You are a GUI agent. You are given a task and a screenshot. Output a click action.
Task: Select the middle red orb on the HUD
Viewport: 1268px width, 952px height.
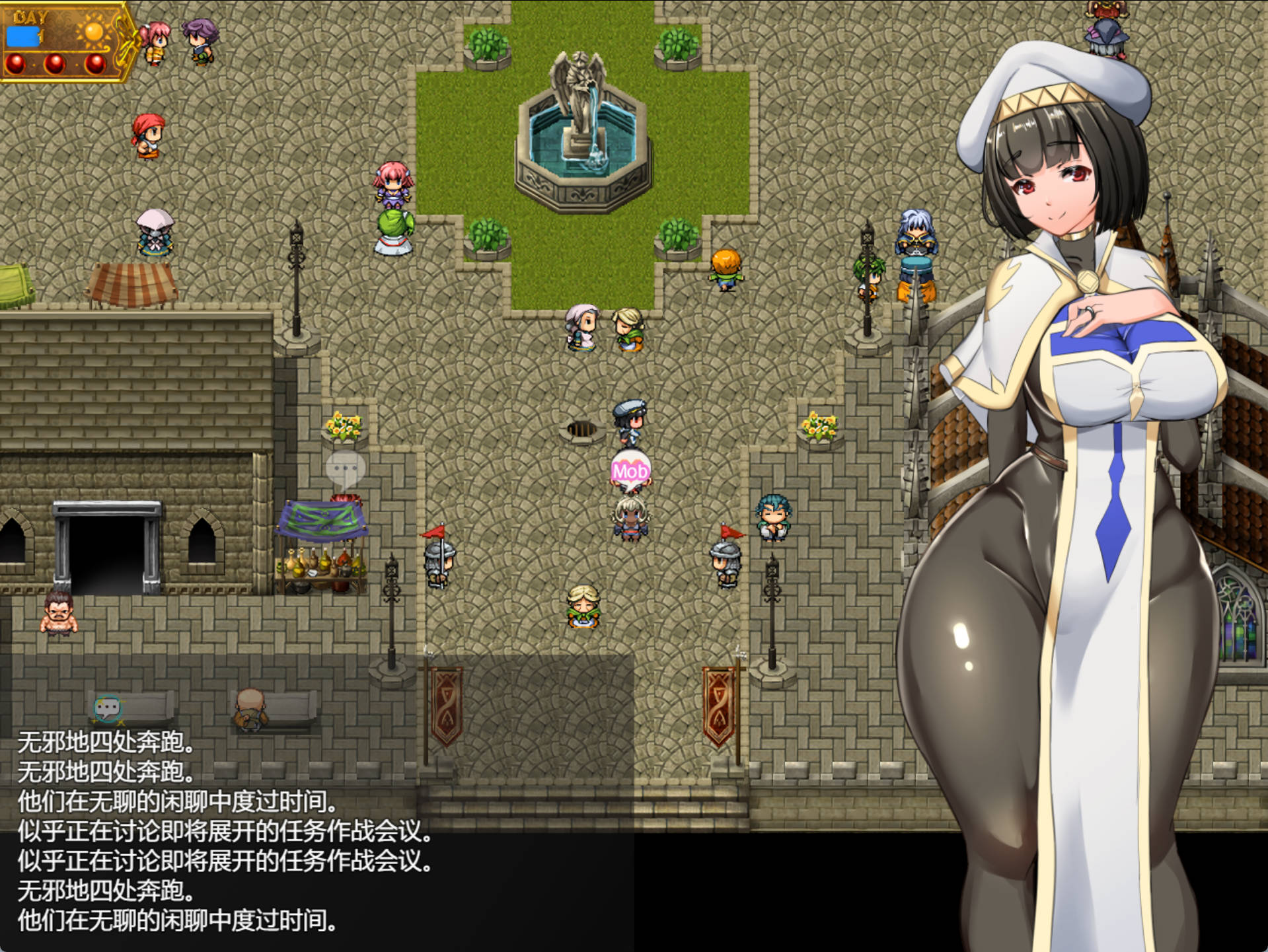pos(55,65)
